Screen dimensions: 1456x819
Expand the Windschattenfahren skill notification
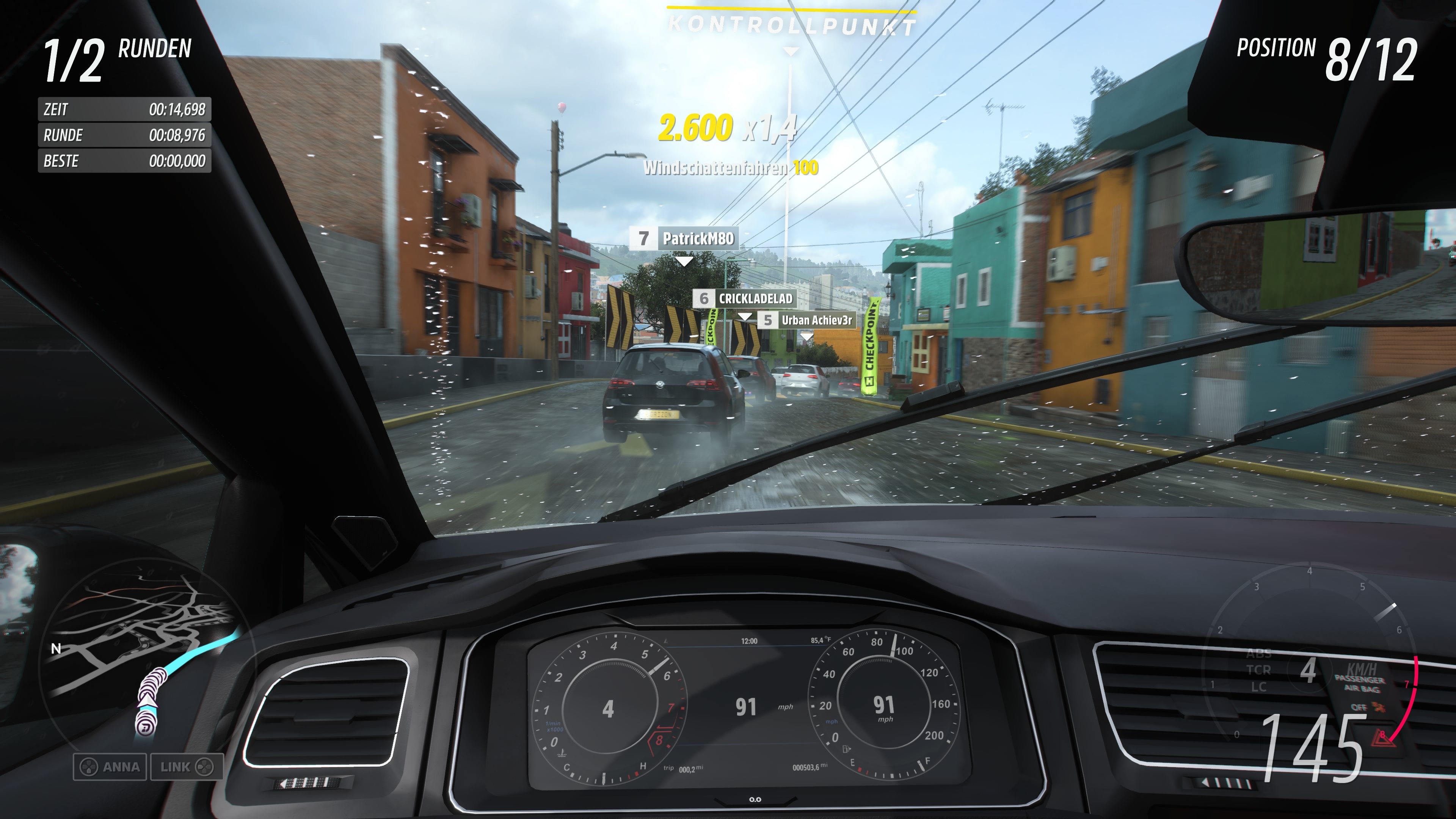coord(730,168)
